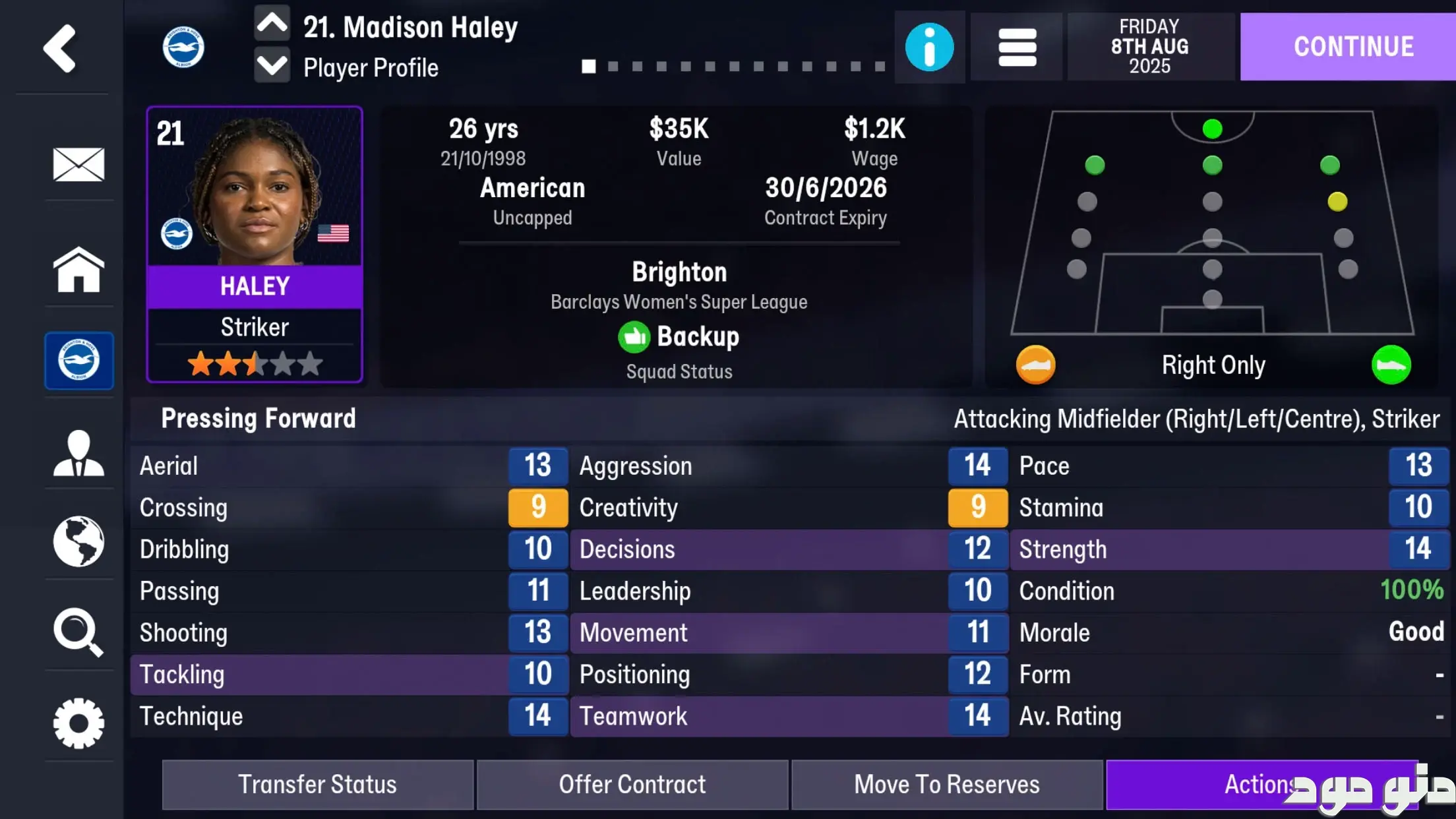The width and height of the screenshot is (1456, 819).
Task: Go back with the left arrow
Action: point(60,48)
